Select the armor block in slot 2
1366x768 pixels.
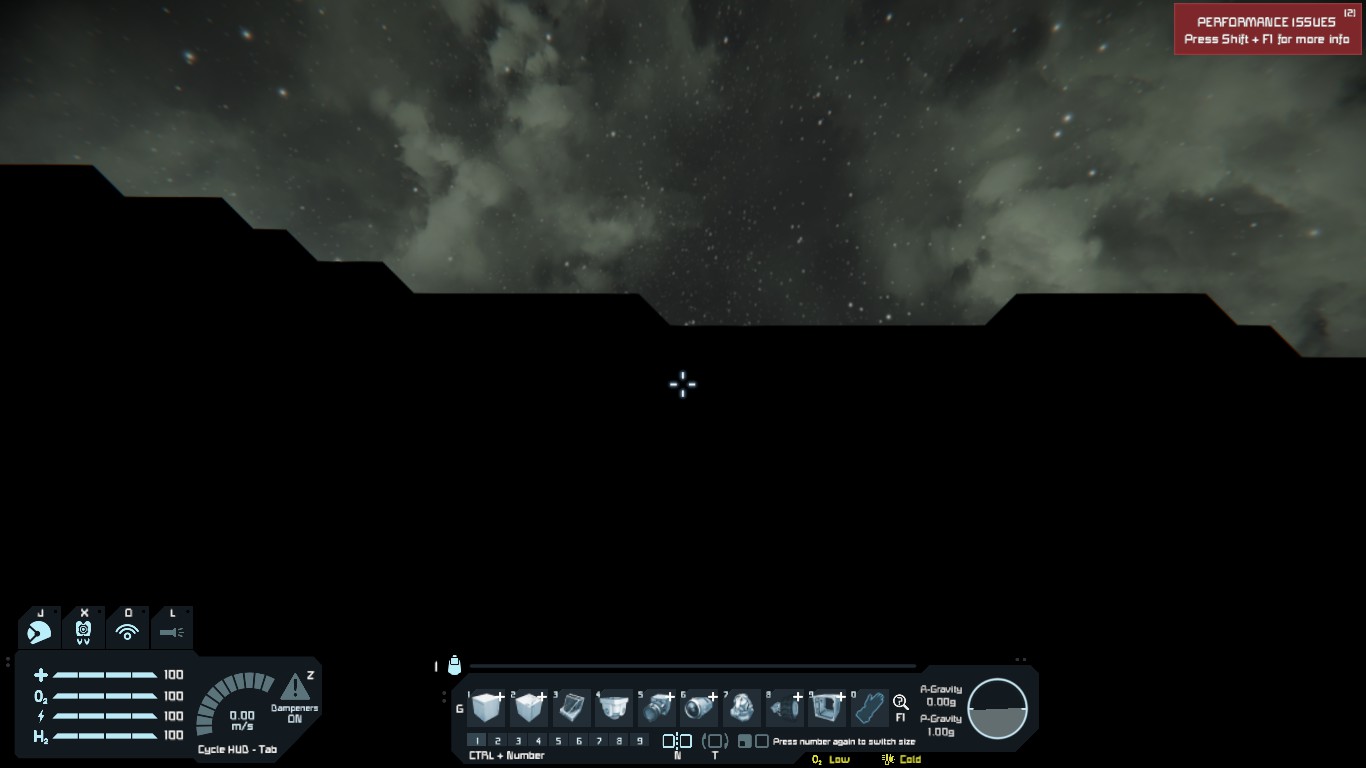[530, 708]
